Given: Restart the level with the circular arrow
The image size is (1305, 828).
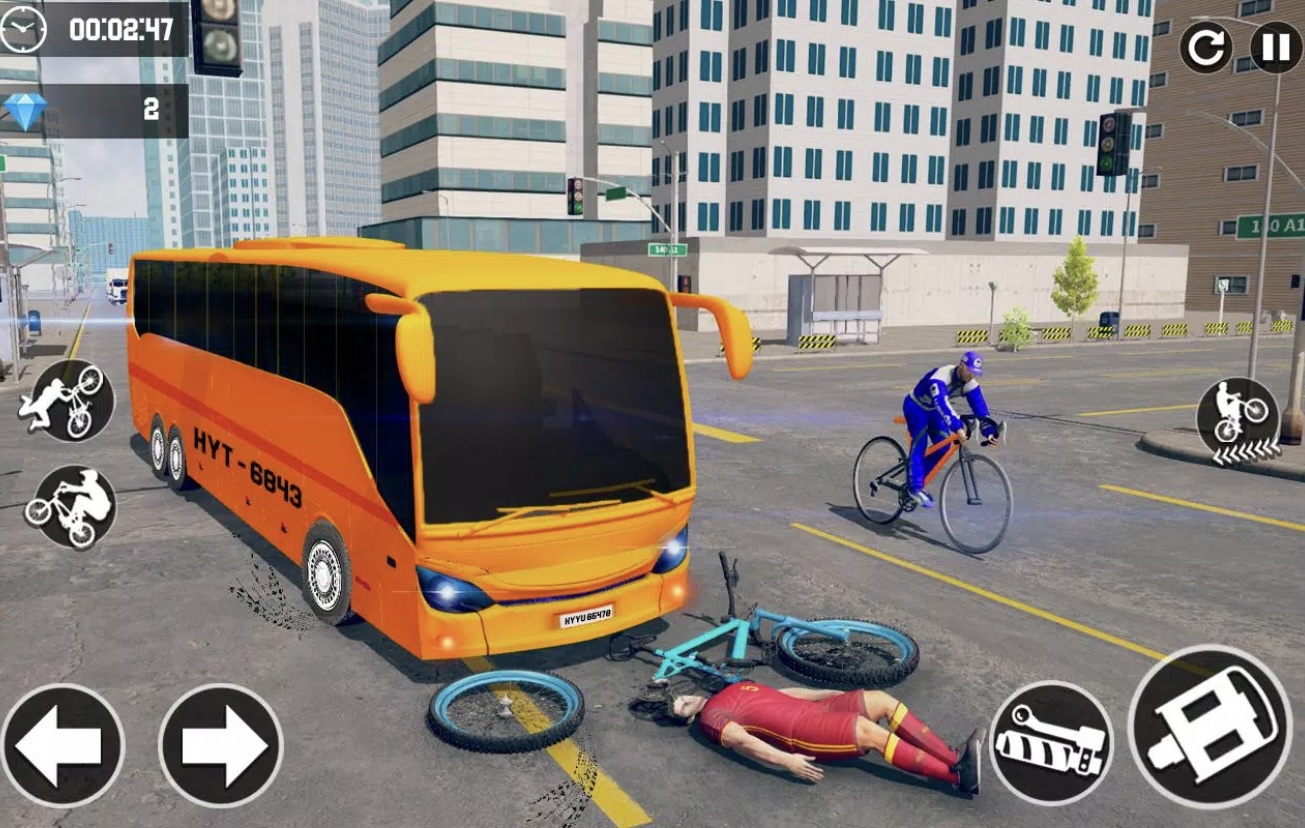Looking at the screenshot, I should coord(1205,47).
